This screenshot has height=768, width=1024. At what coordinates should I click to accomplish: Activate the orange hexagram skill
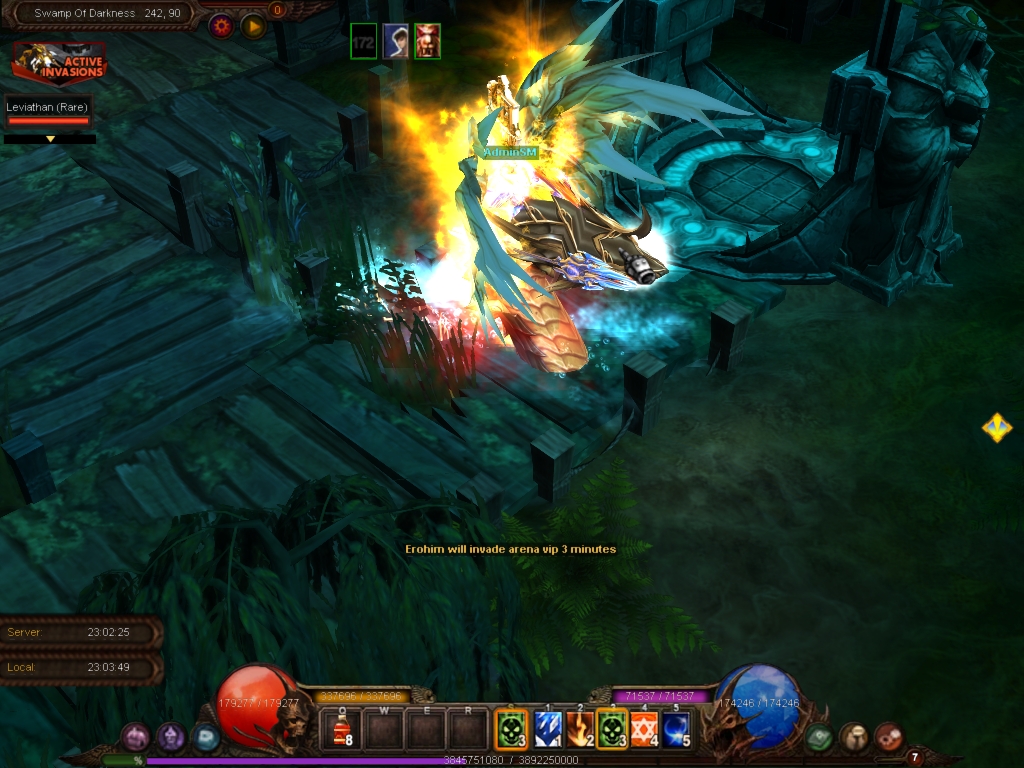pyautogui.click(x=644, y=730)
